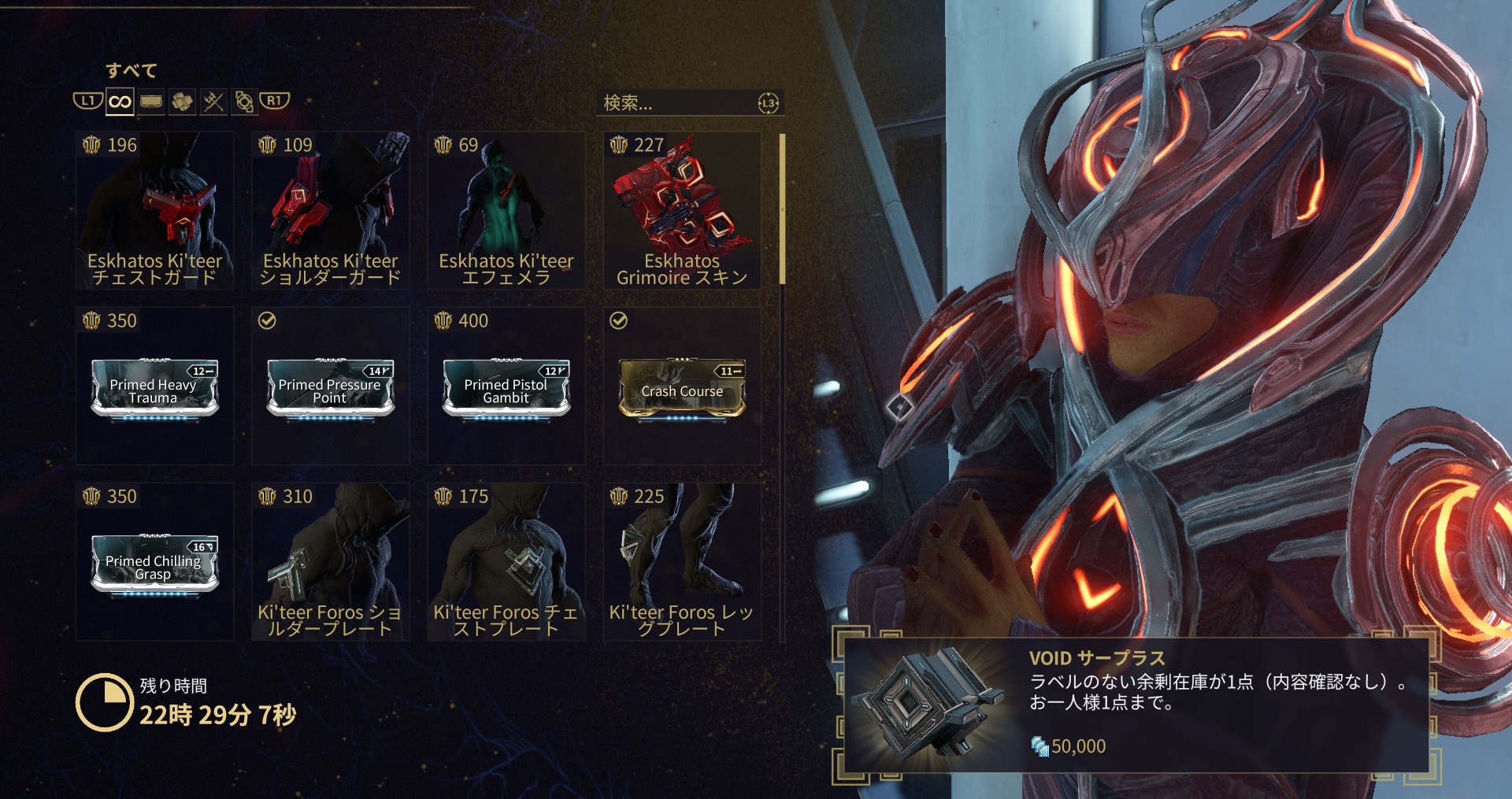This screenshot has height=799, width=1512.
Task: Click the crossed weapons category filter icon
Action: click(x=212, y=101)
